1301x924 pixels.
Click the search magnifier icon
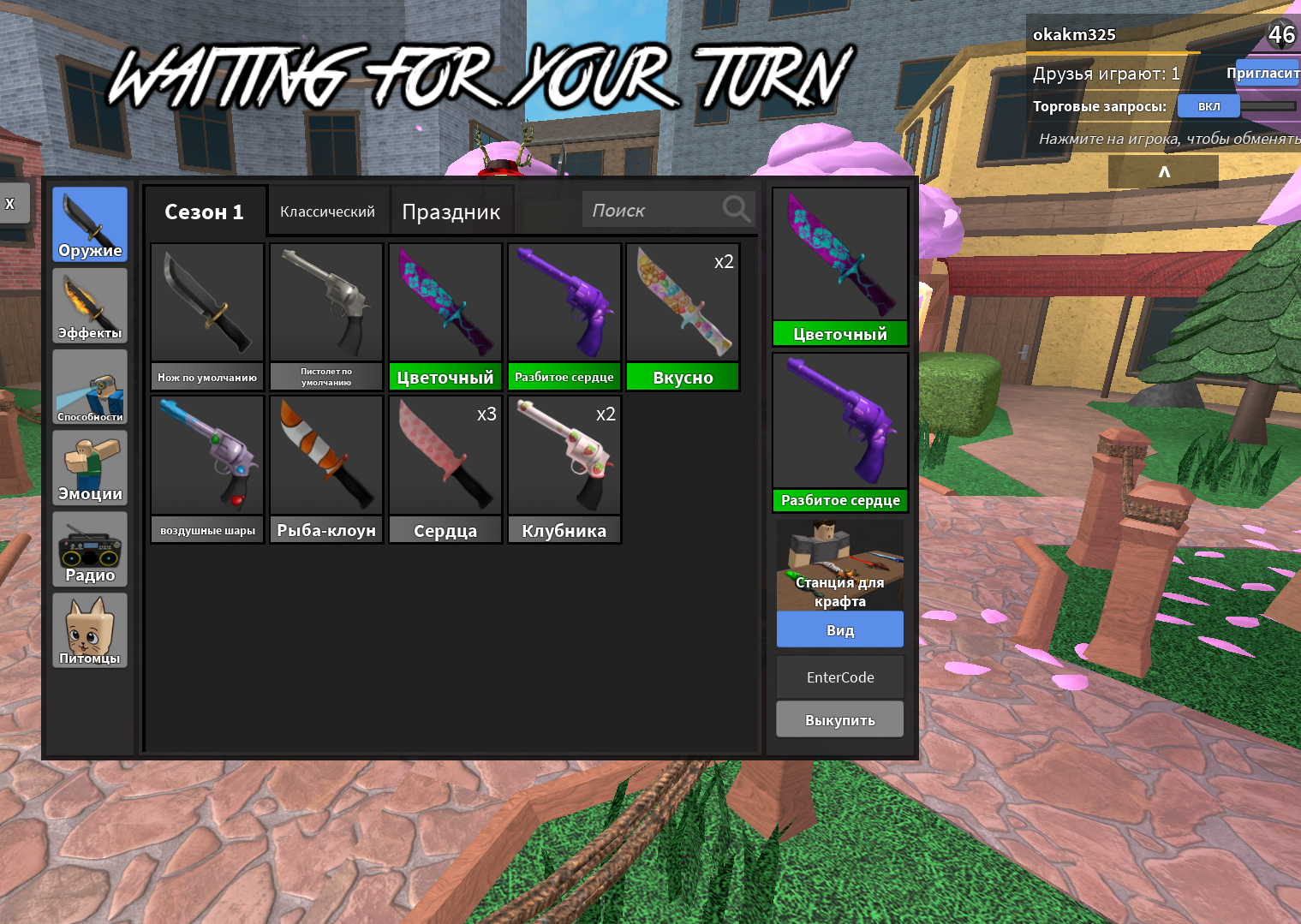point(735,208)
